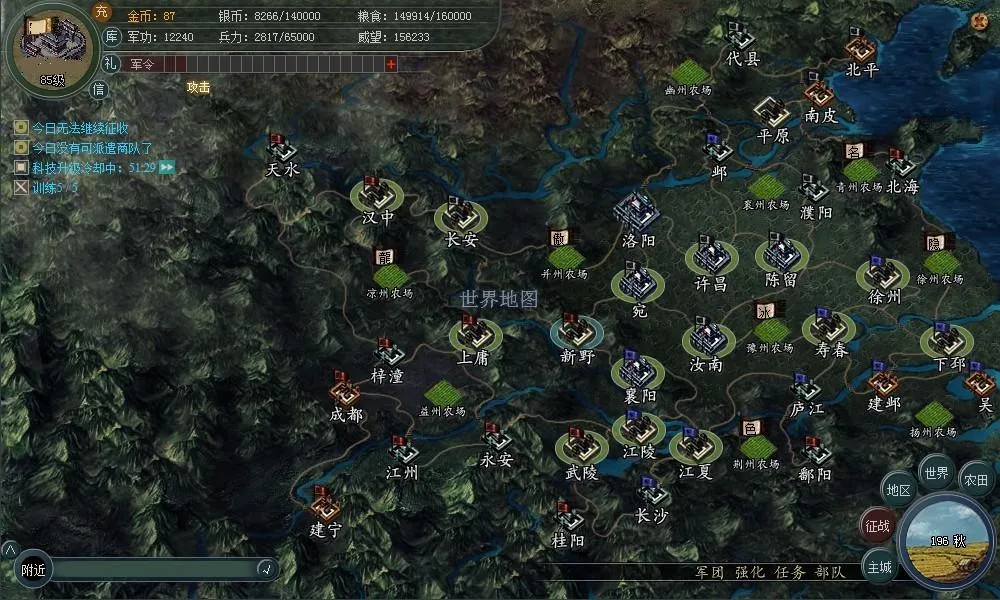
Task: Open the 农田 farmland view
Action: click(x=975, y=480)
